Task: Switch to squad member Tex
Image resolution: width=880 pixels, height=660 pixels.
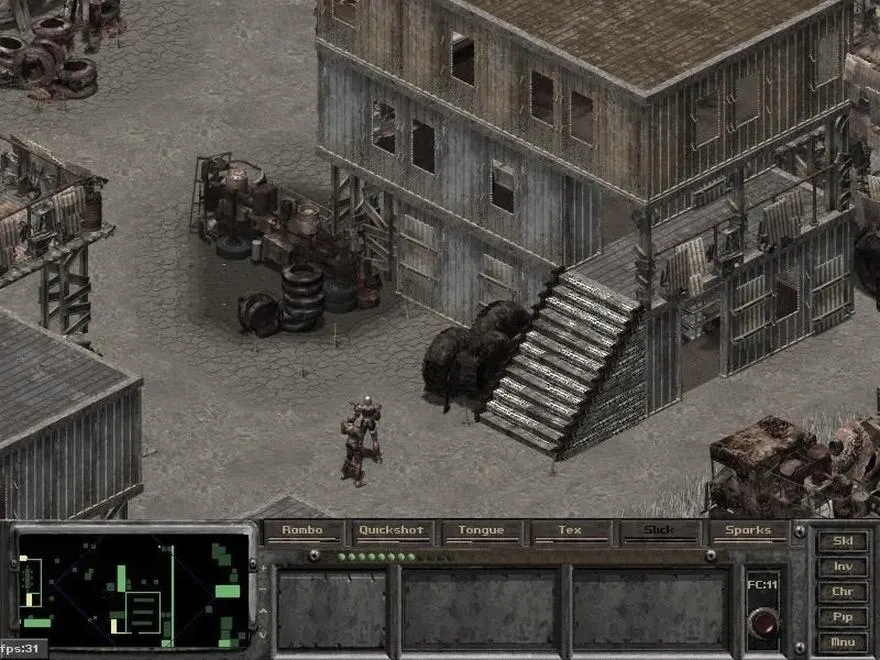Action: point(570,531)
